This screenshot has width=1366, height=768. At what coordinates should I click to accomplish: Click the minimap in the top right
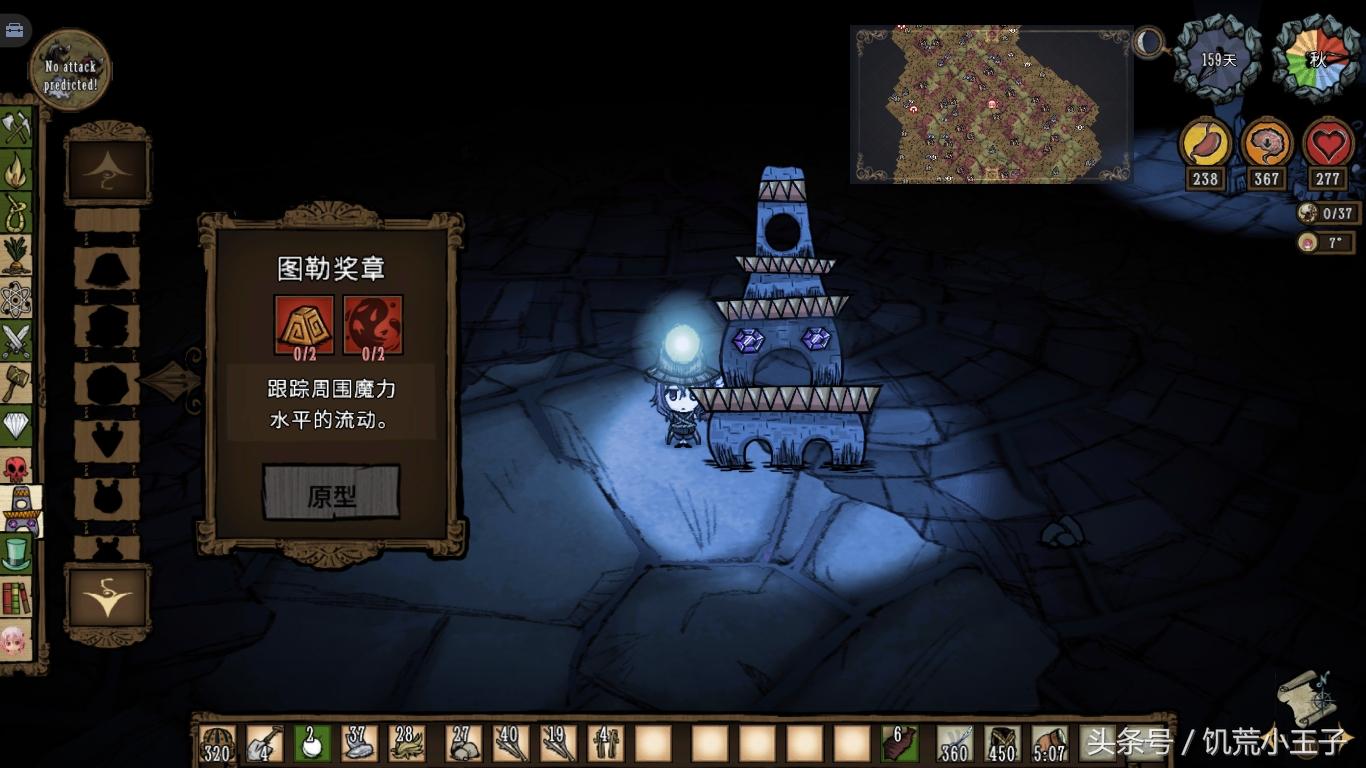click(990, 105)
